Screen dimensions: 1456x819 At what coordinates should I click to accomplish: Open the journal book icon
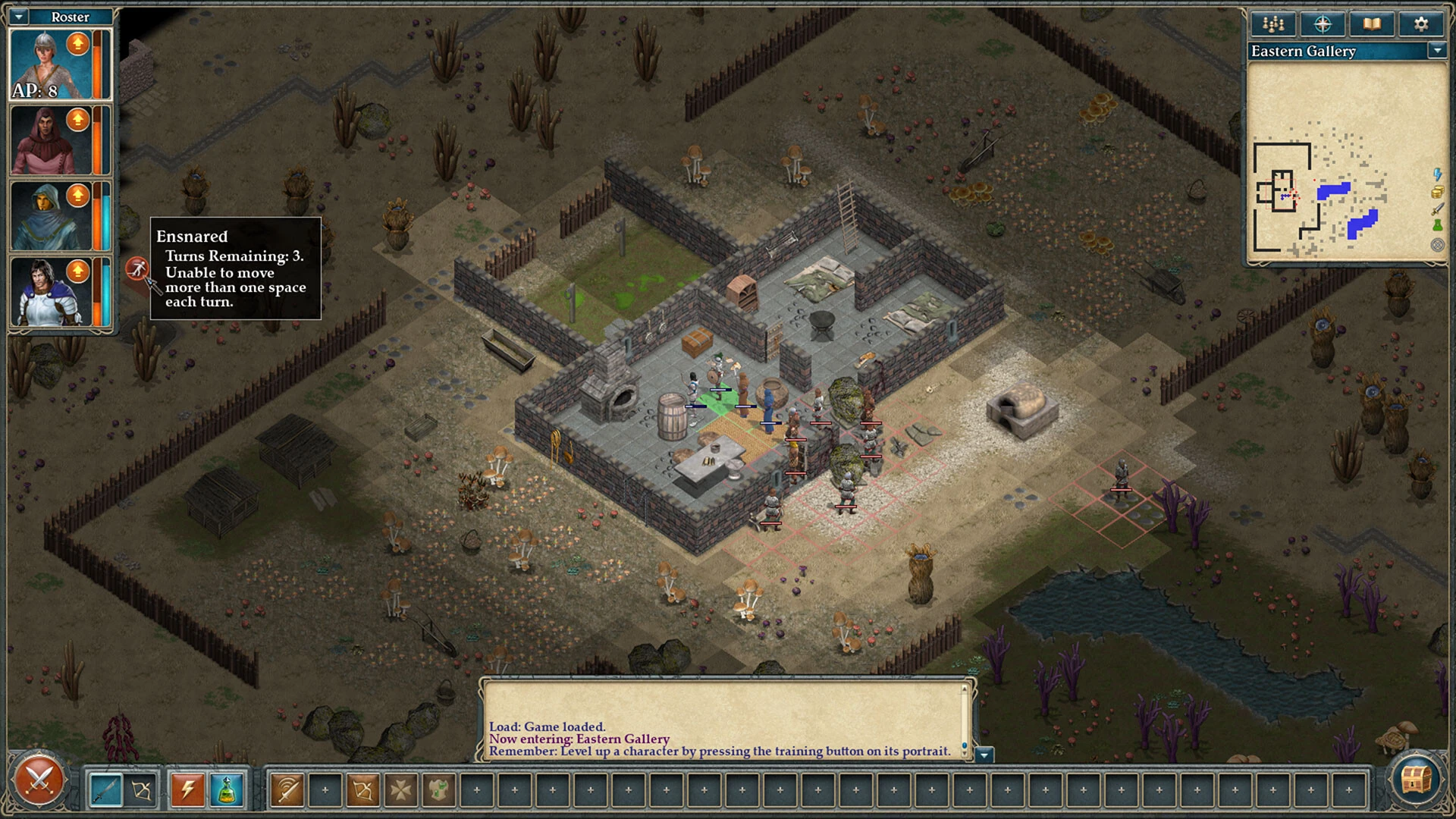pos(1373,24)
